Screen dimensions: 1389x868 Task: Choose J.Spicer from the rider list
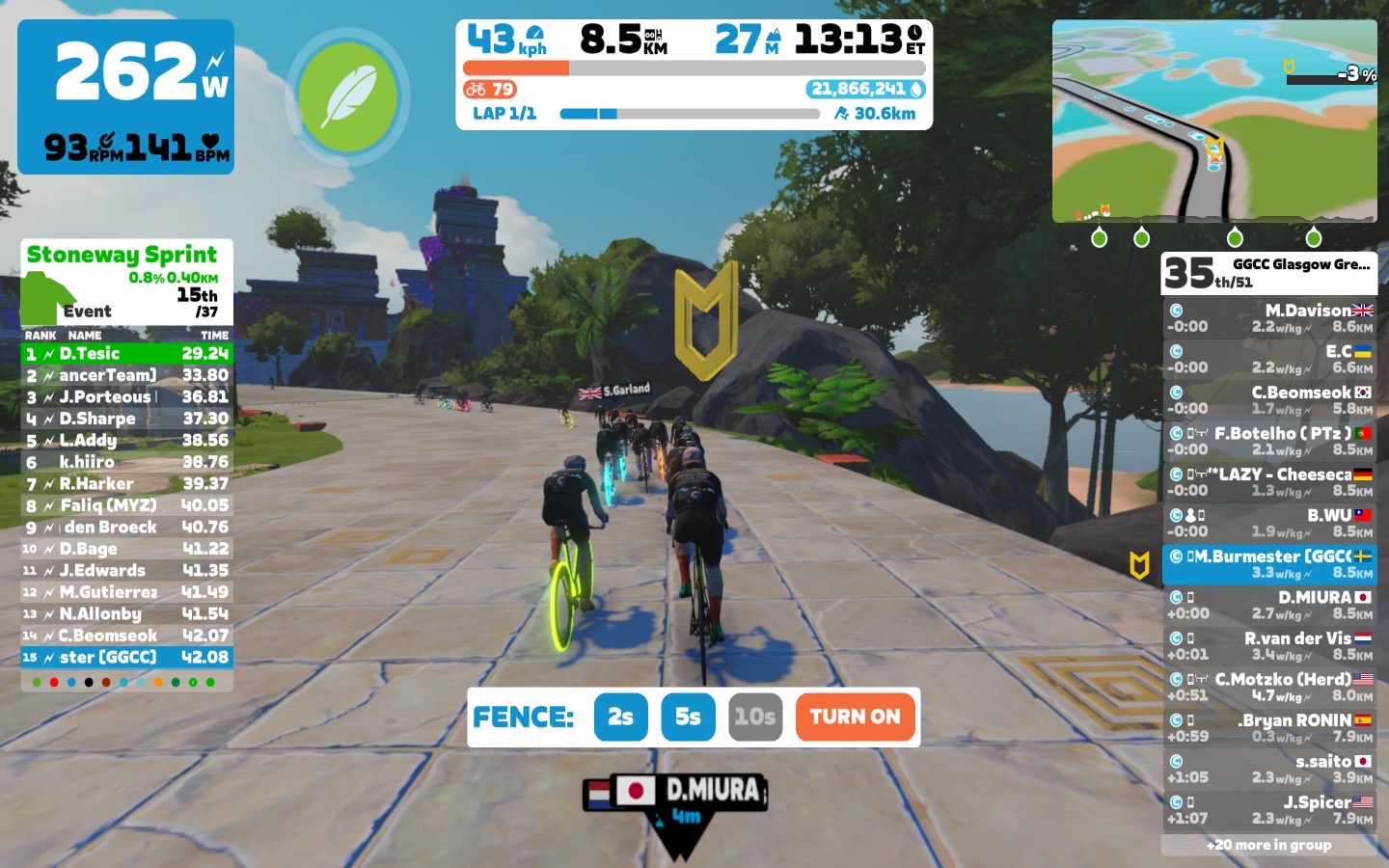1268,810
